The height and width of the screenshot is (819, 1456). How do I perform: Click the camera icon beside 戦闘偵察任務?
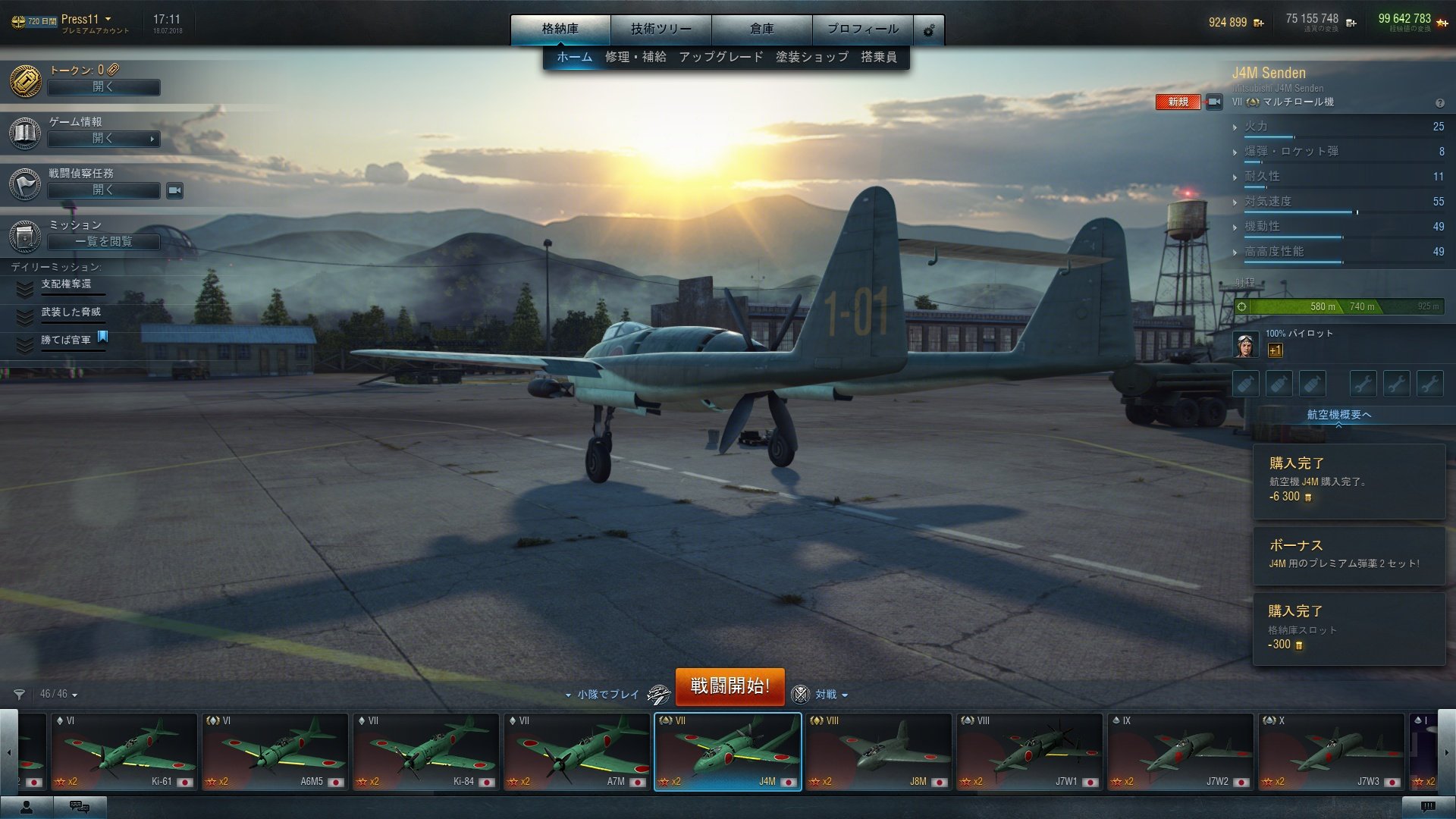pyautogui.click(x=173, y=190)
